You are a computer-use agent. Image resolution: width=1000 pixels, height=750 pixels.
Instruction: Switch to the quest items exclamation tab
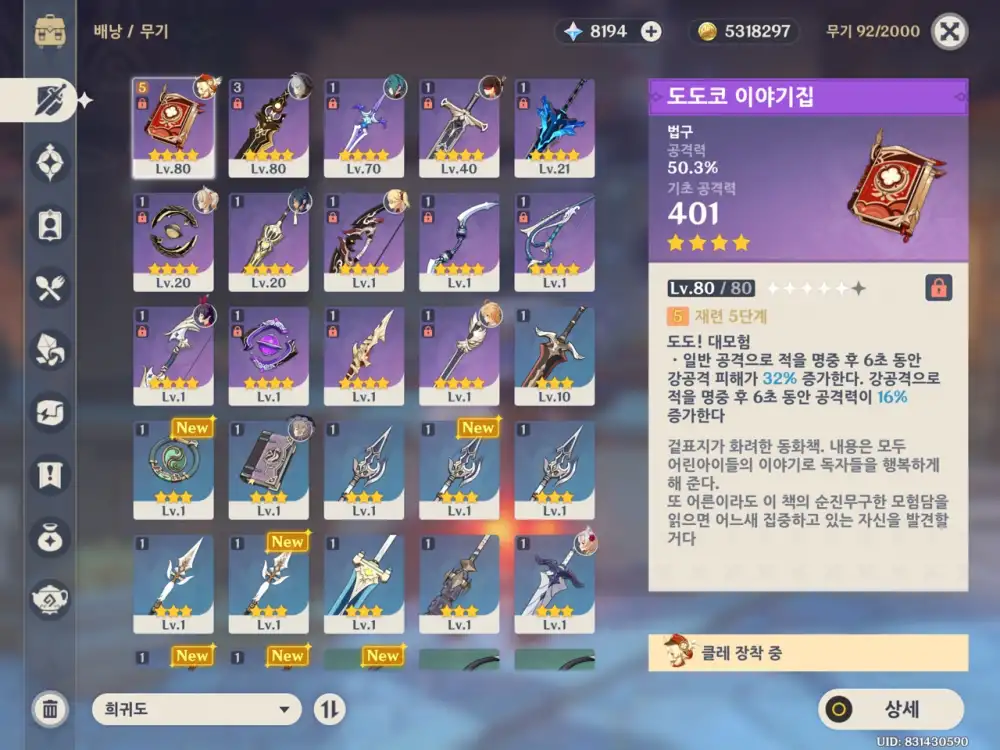pos(50,474)
